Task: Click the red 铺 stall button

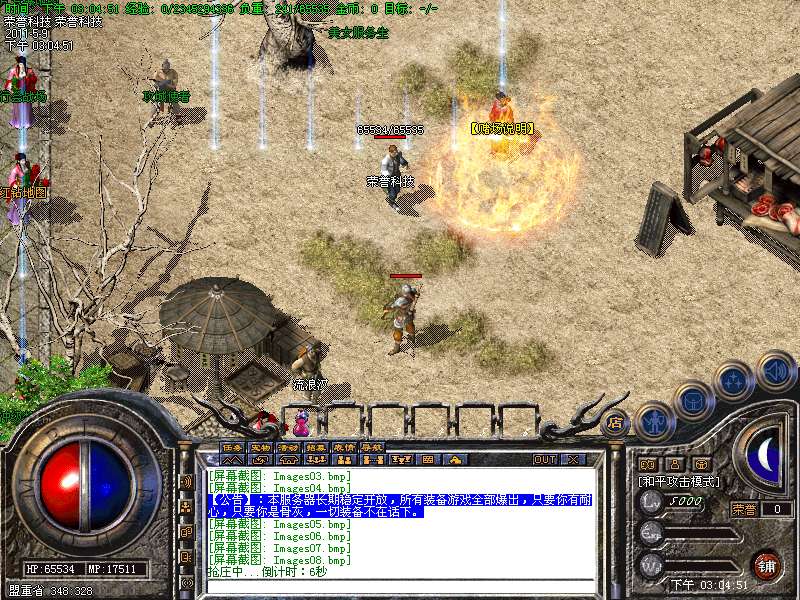Action: point(767,563)
